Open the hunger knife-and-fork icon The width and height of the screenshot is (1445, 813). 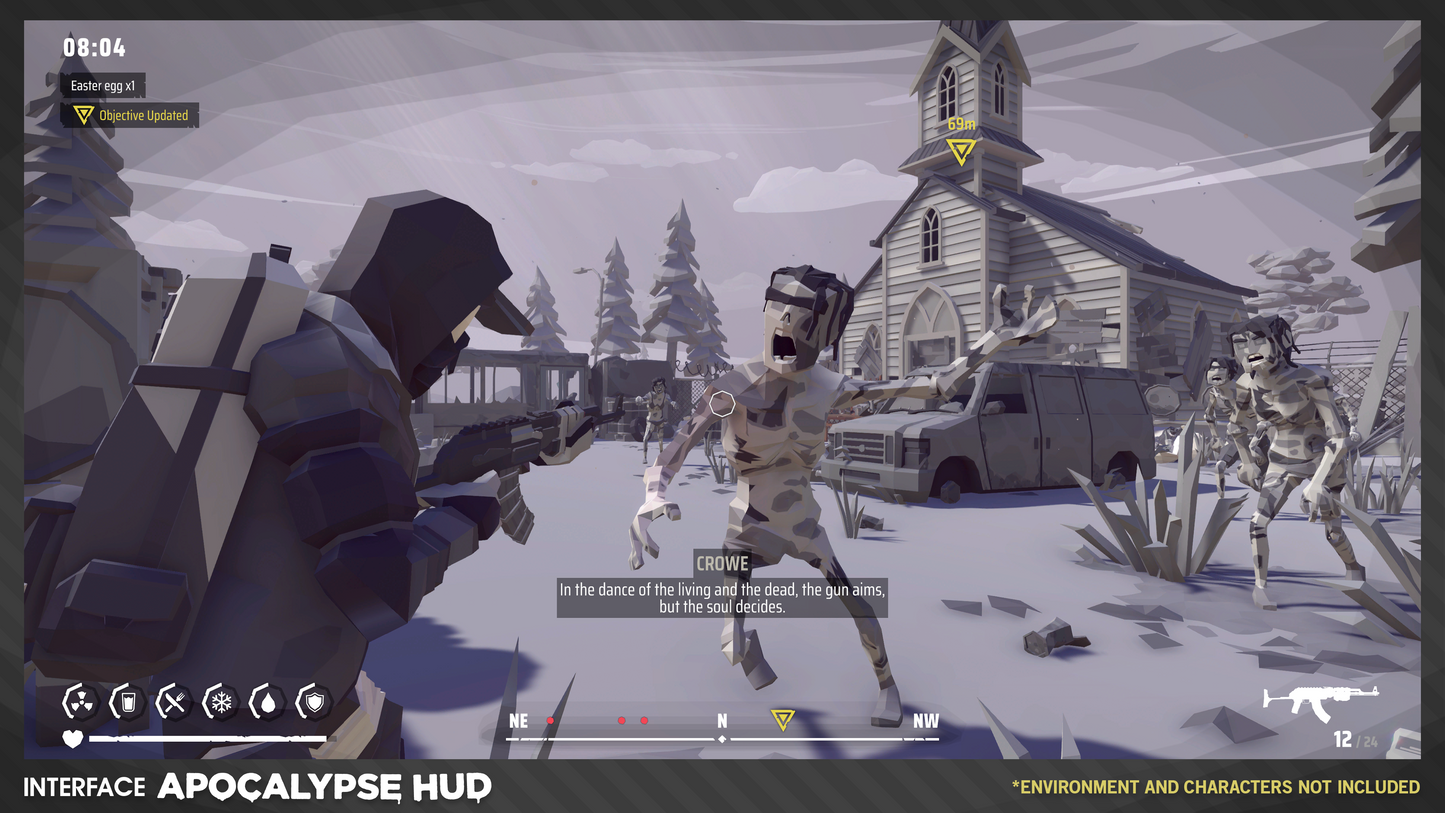pyautogui.click(x=173, y=702)
